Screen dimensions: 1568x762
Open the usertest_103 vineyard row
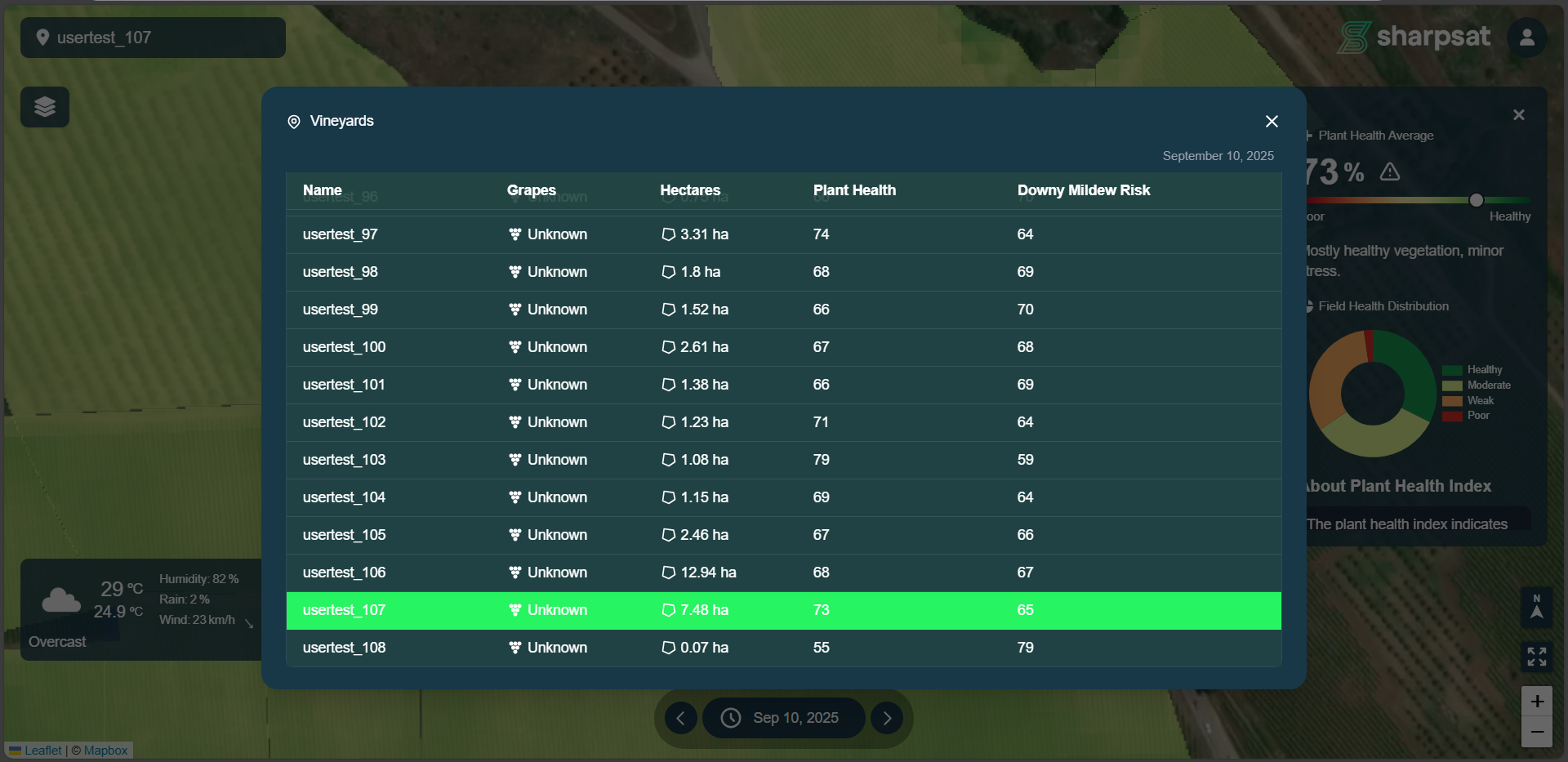click(x=344, y=460)
